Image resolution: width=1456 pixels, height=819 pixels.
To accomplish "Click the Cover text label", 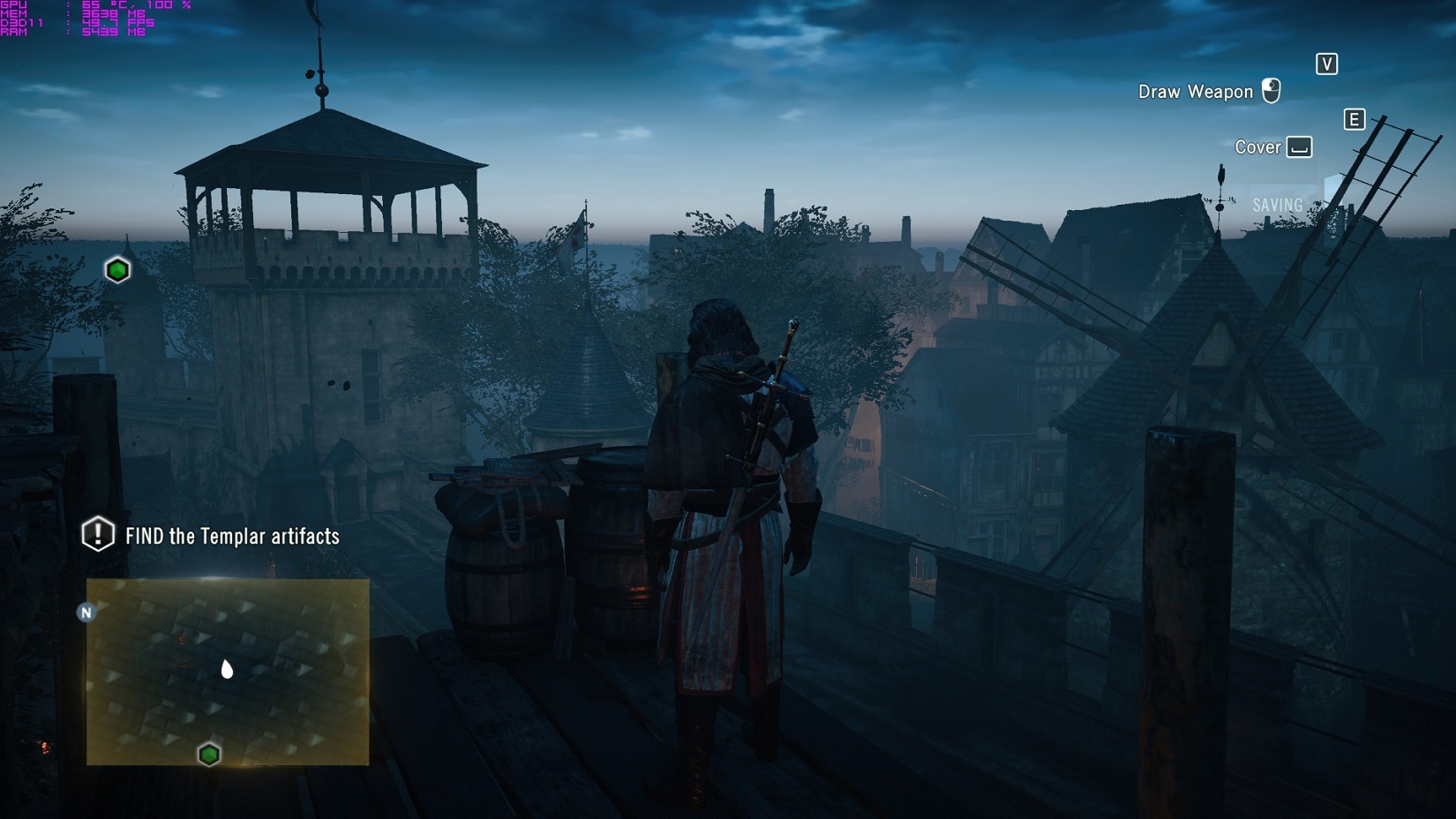I will coord(1258,147).
